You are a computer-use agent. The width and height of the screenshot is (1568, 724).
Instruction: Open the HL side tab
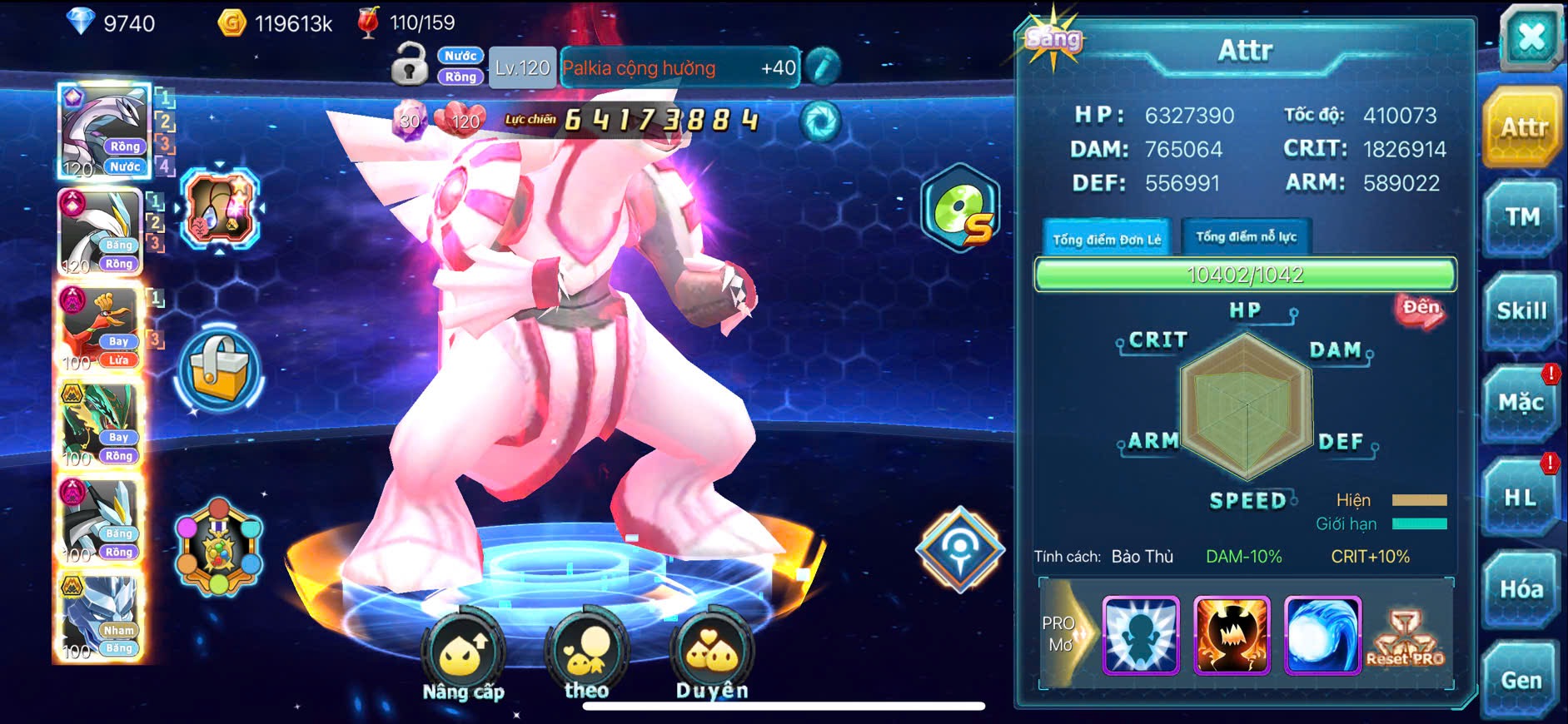point(1520,498)
